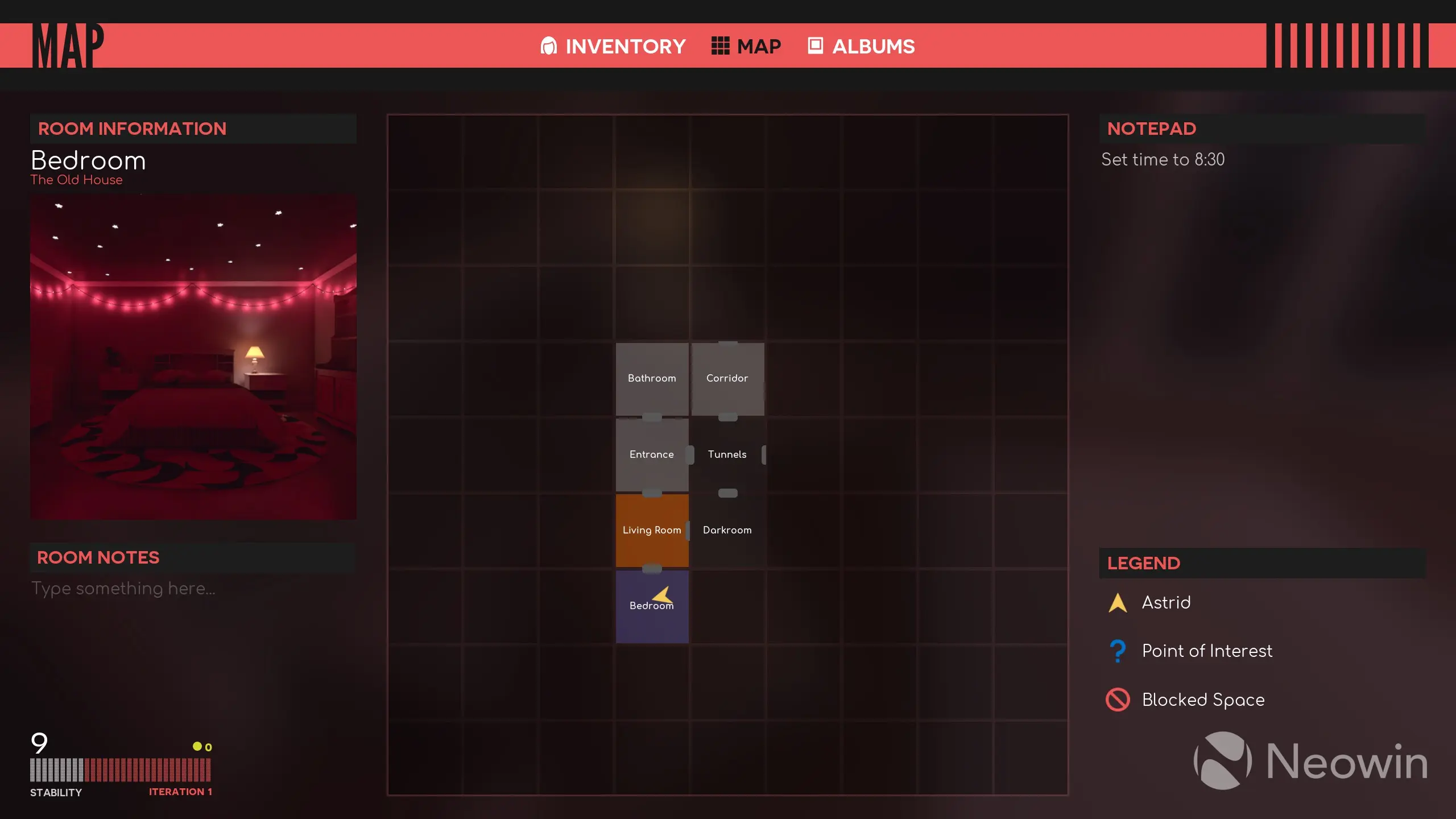The width and height of the screenshot is (1456, 819).
Task: Select the Astrid legend entry
Action: 1166,603
